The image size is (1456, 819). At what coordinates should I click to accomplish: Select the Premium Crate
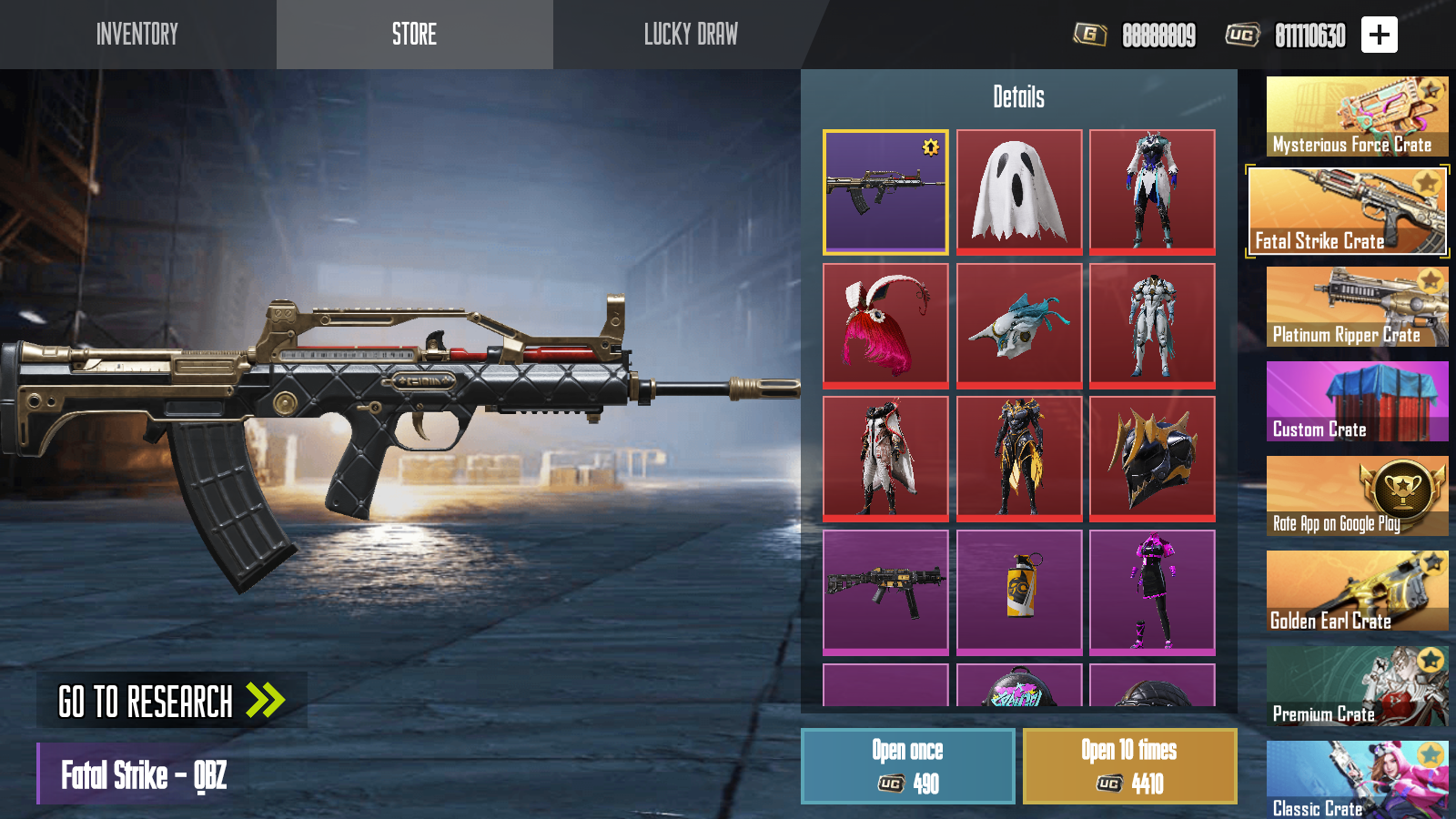1357,686
